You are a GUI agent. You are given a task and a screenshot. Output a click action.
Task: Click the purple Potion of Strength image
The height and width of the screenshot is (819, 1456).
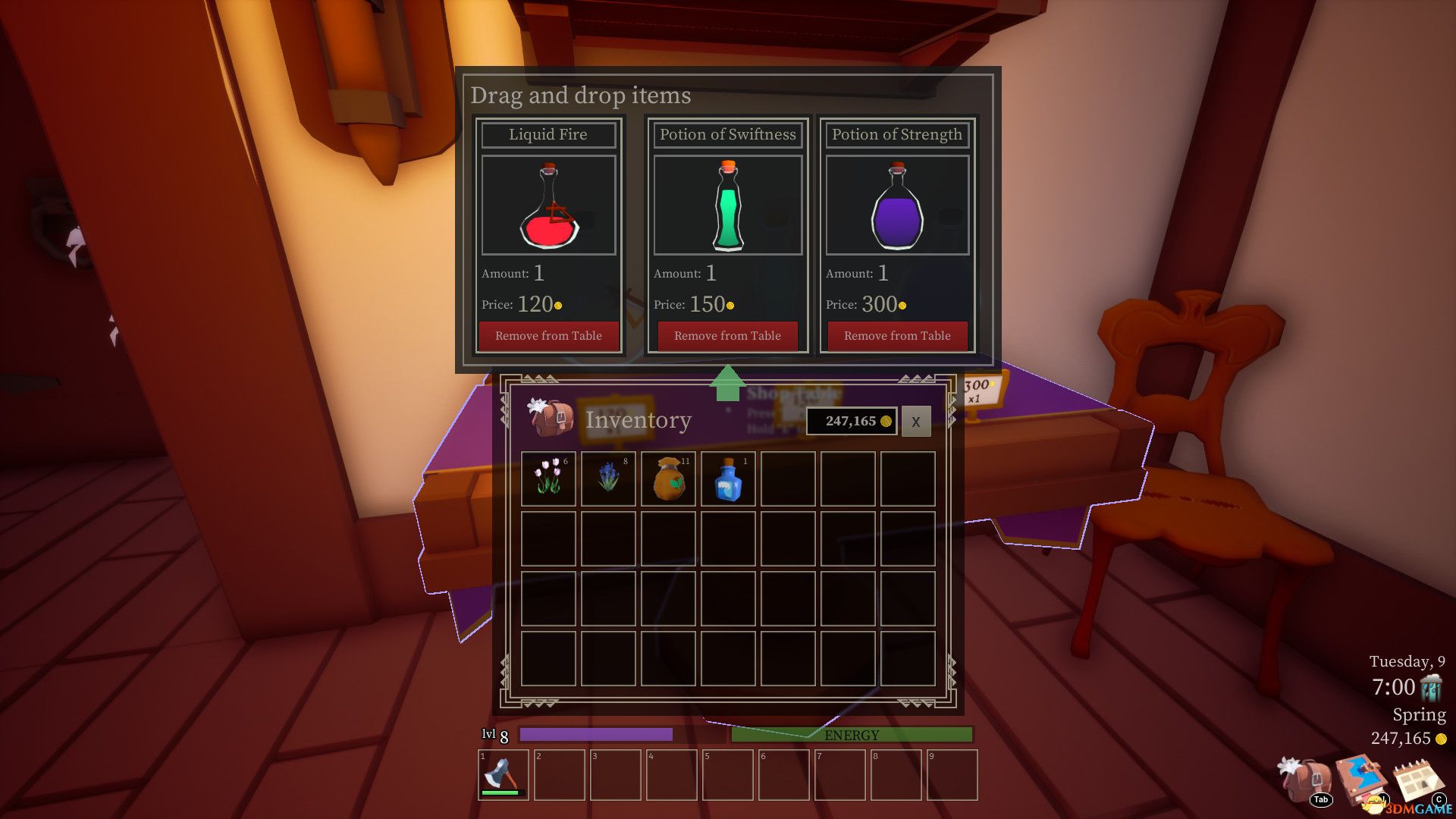(x=897, y=206)
